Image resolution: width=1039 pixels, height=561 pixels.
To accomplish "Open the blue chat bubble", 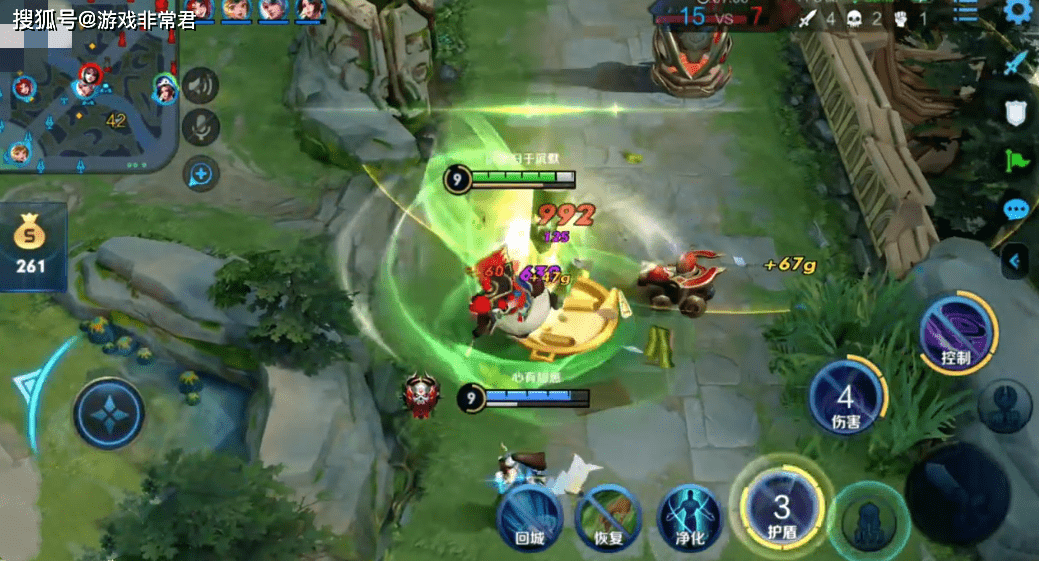I will pos(1016,209).
